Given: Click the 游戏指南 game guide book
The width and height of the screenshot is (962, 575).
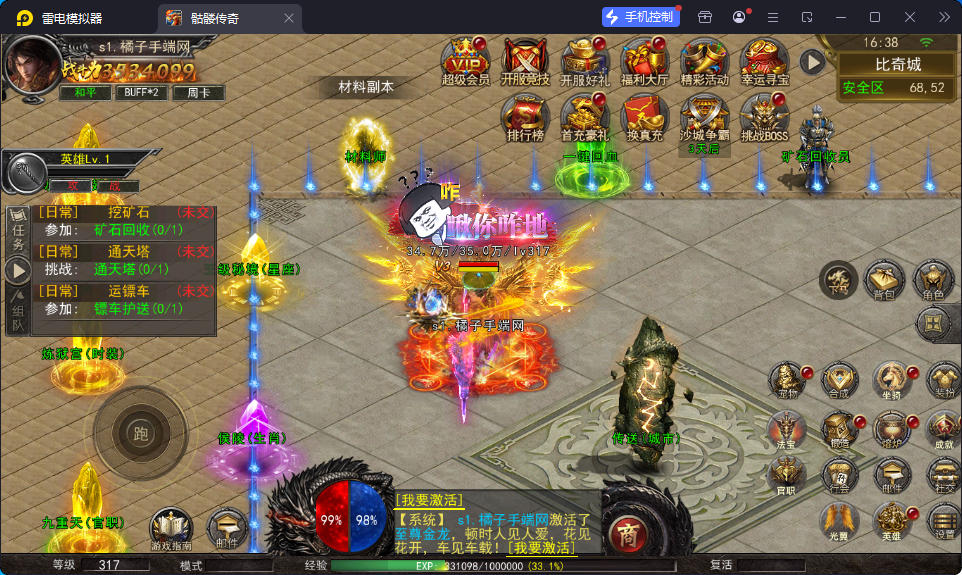Looking at the screenshot, I should pyautogui.click(x=171, y=529).
